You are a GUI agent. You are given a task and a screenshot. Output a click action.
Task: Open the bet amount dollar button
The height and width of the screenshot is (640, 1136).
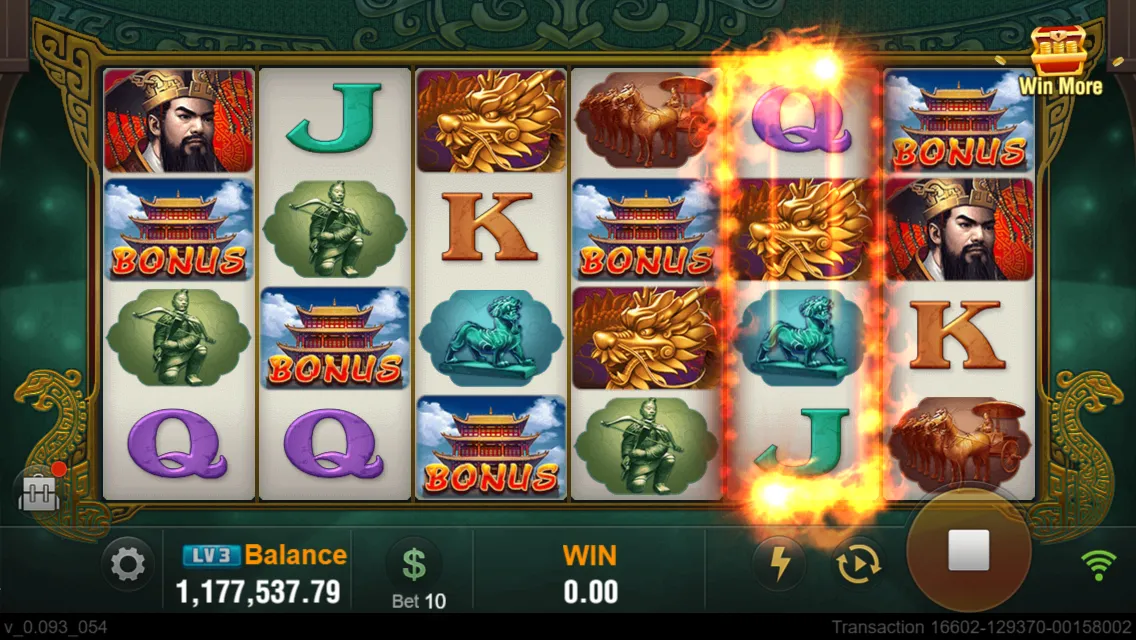tap(413, 565)
